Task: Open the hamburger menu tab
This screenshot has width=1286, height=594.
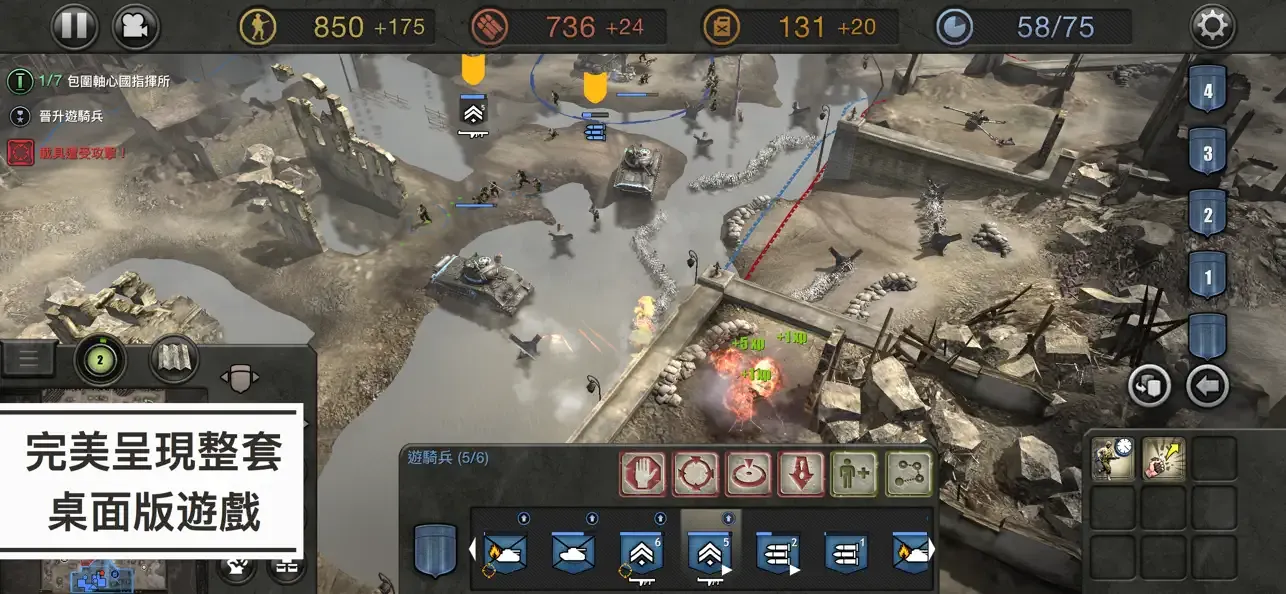Action: pyautogui.click(x=28, y=359)
